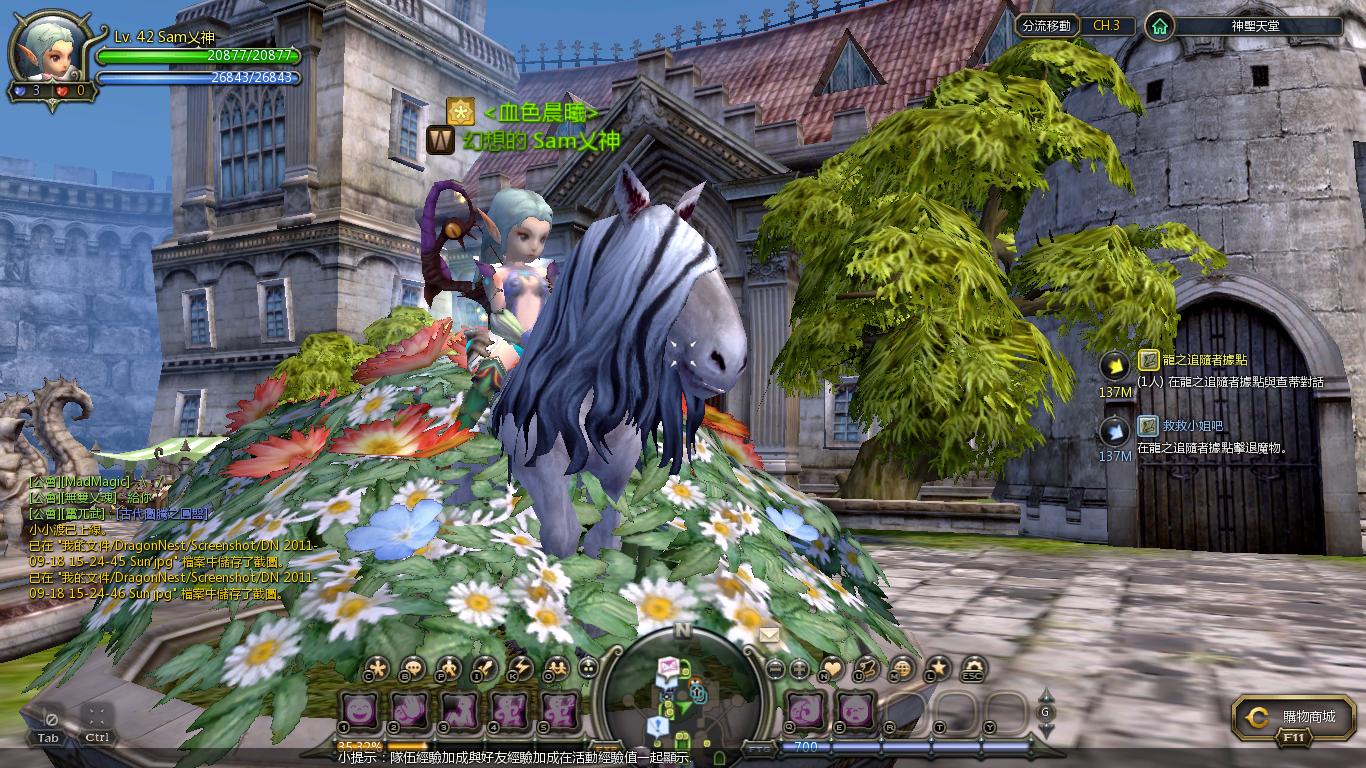Image resolution: width=1366 pixels, height=768 pixels.
Task: Open the mail envelope notification
Action: click(x=769, y=635)
